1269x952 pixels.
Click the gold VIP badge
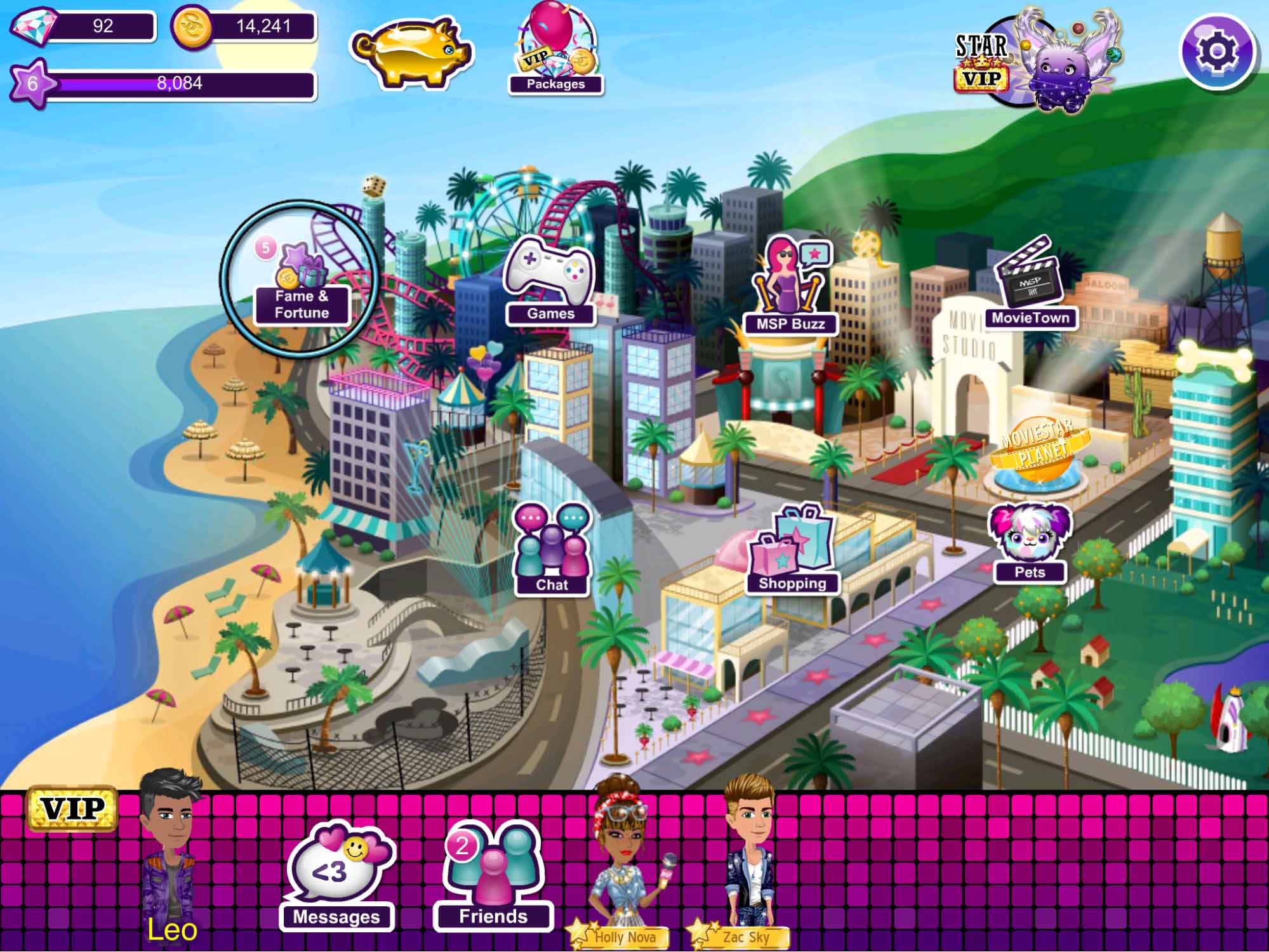pos(72,809)
